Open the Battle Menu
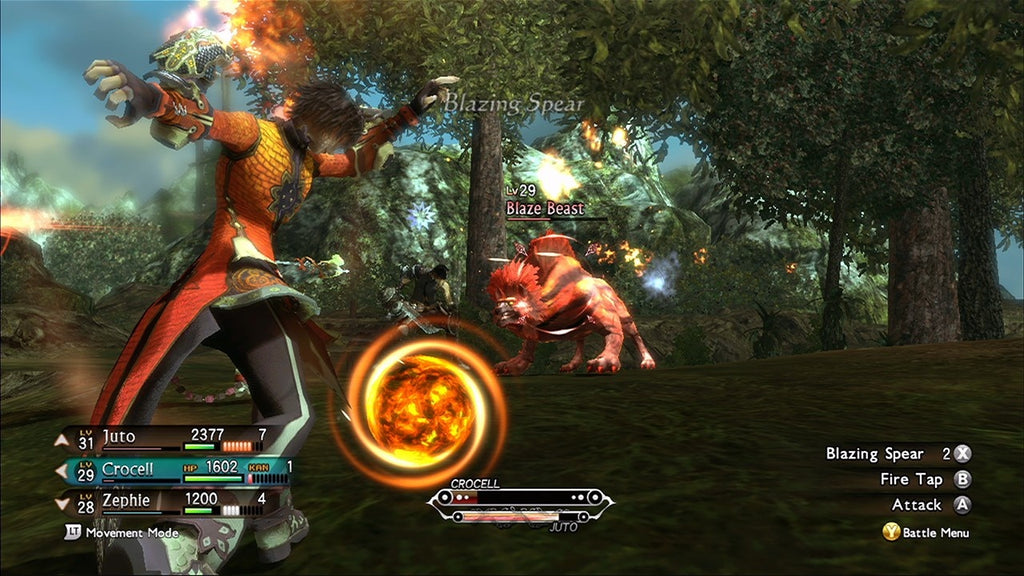Viewport: 1024px width, 576px height. pos(925,533)
